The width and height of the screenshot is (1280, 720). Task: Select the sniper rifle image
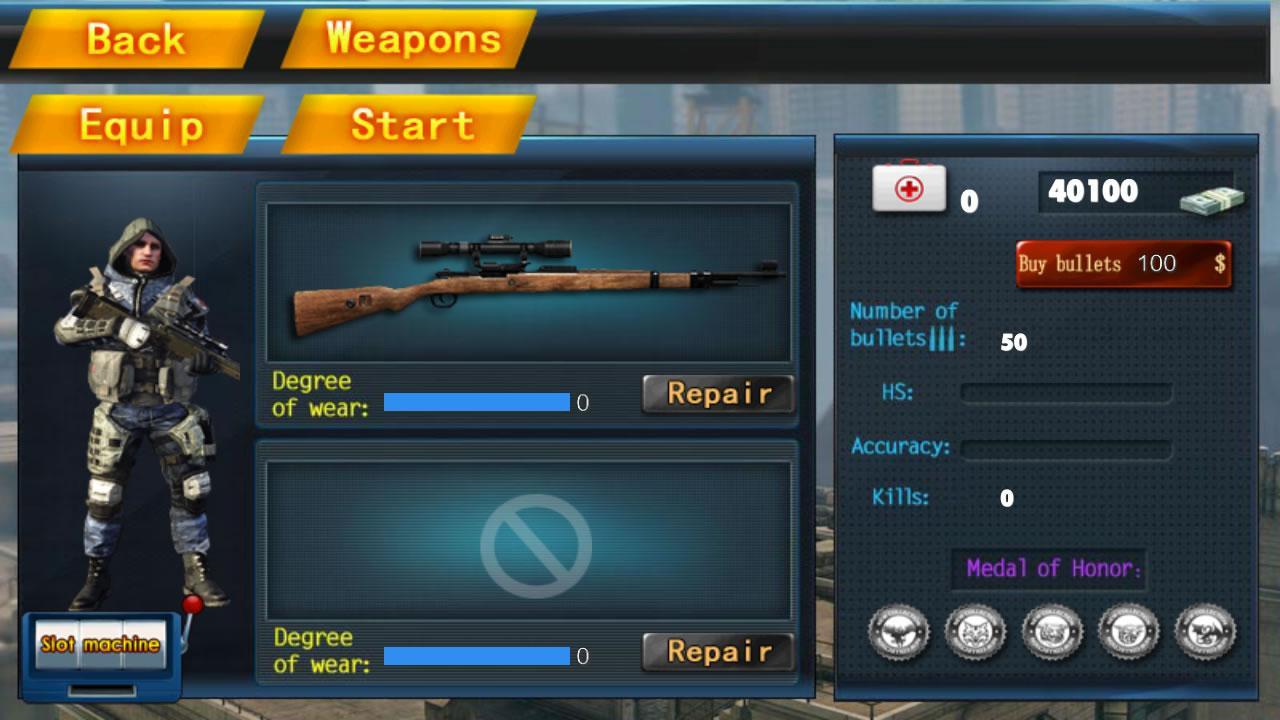tap(528, 283)
